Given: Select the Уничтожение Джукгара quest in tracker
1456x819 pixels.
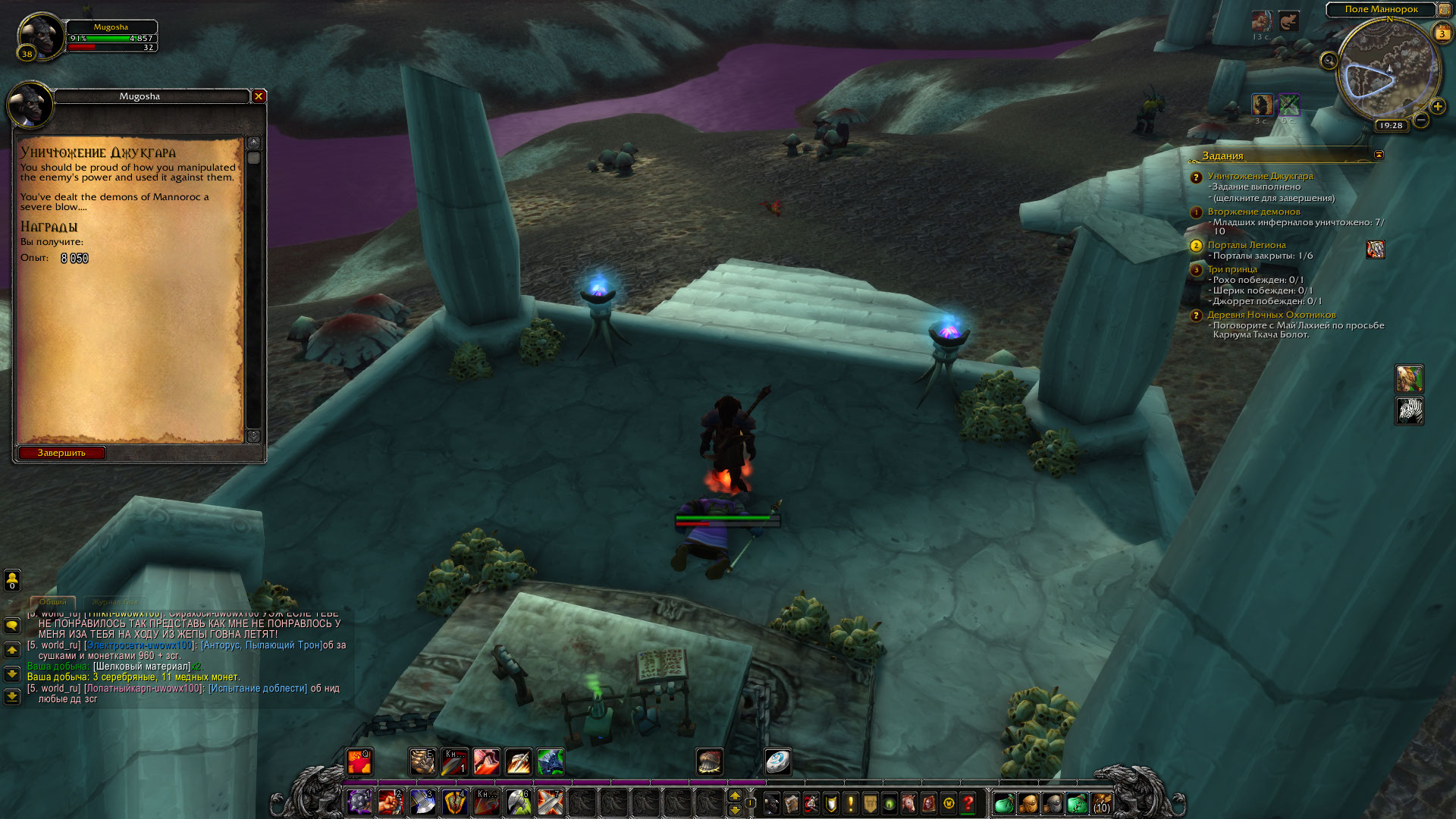Looking at the screenshot, I should point(1260,176).
